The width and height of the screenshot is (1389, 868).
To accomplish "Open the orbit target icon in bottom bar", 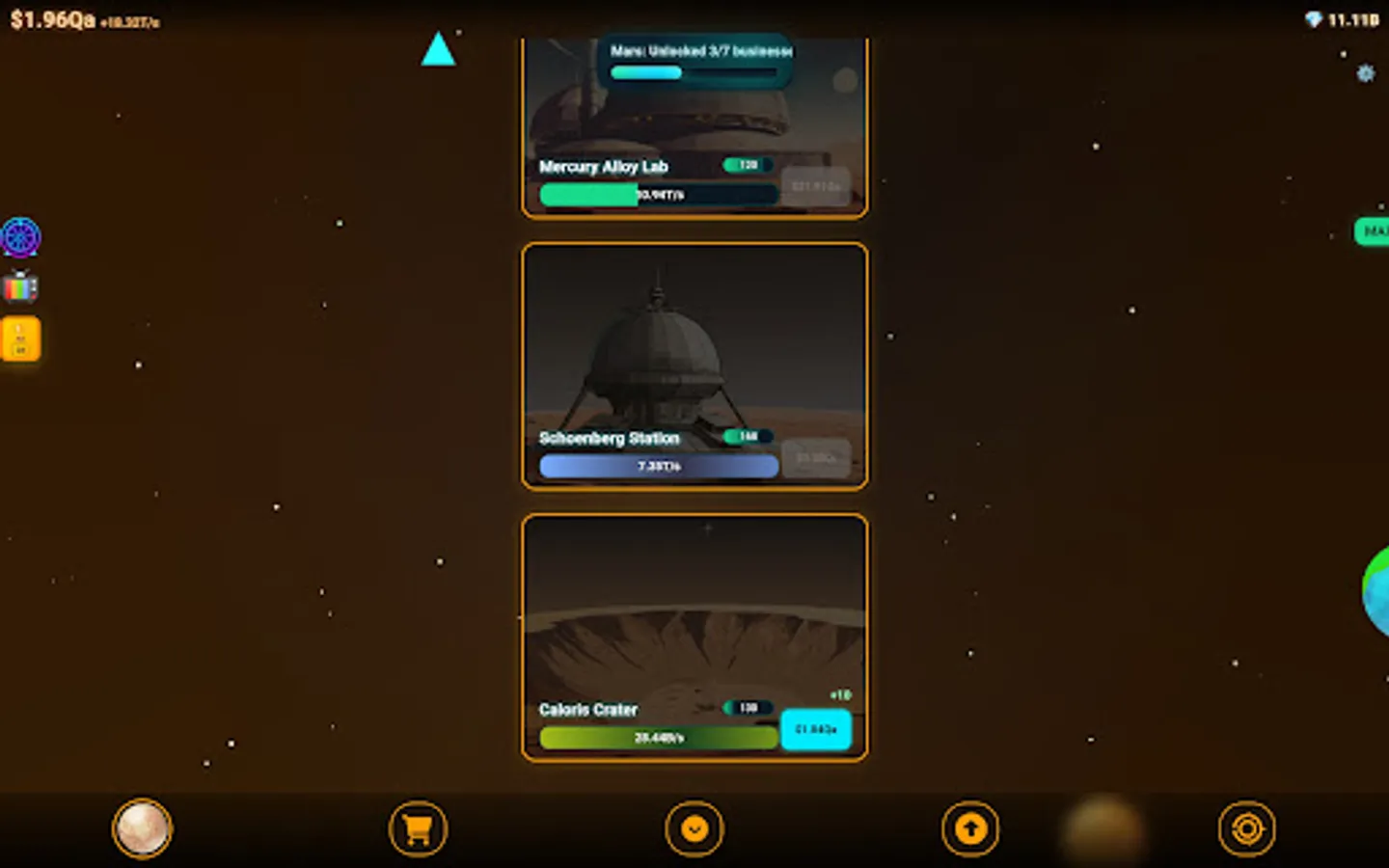I will [x=1248, y=828].
